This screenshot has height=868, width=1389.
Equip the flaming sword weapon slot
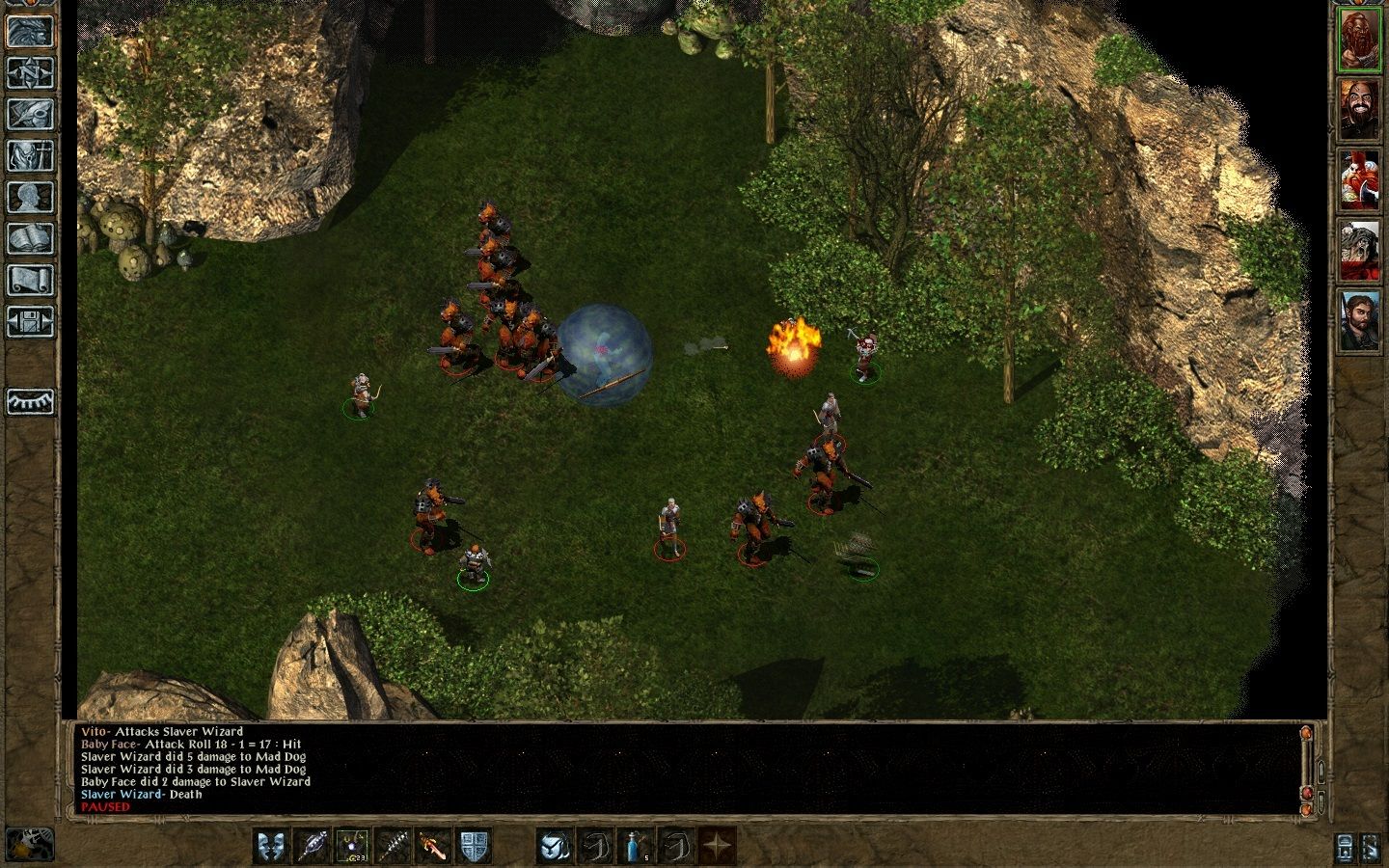click(433, 846)
